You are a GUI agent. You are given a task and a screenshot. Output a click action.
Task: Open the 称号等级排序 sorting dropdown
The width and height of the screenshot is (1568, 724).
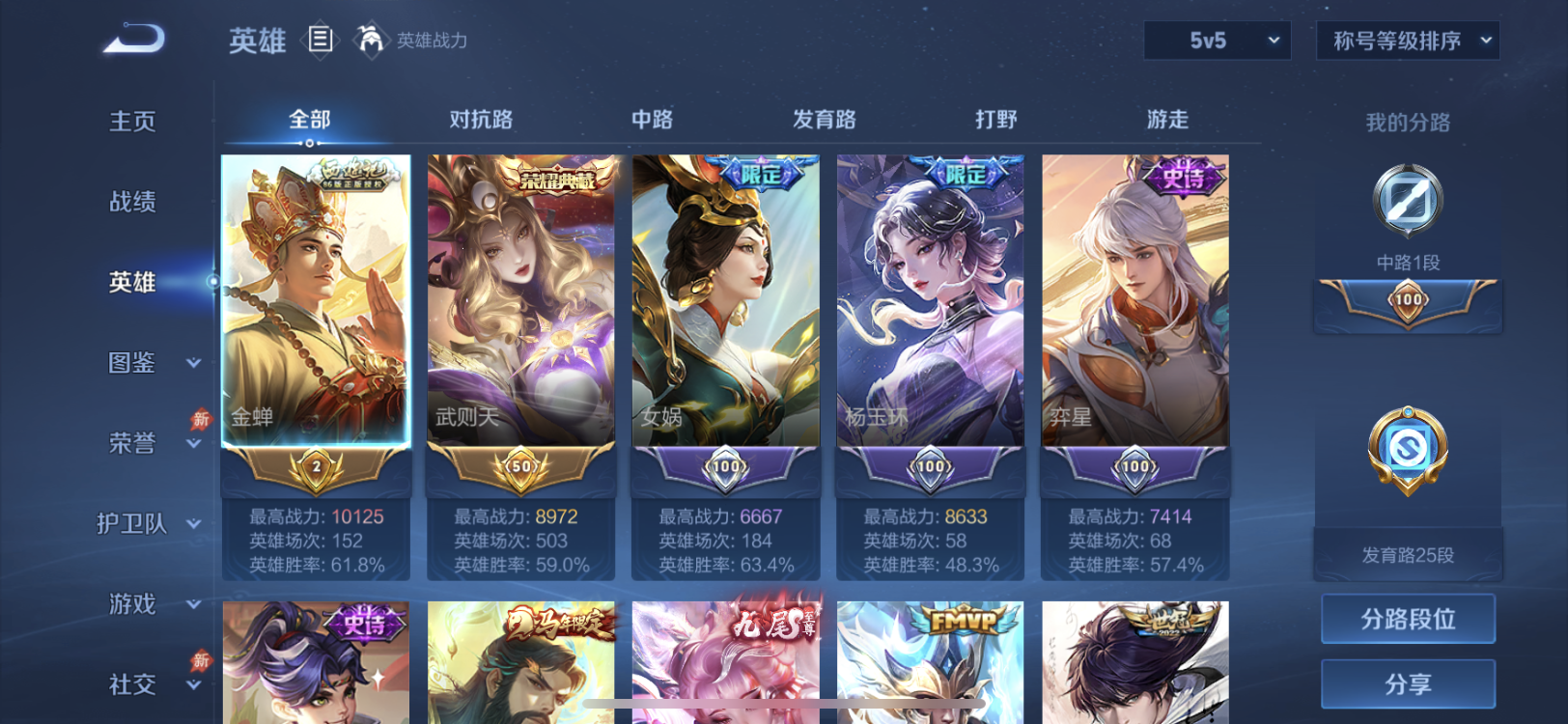click(x=1407, y=41)
